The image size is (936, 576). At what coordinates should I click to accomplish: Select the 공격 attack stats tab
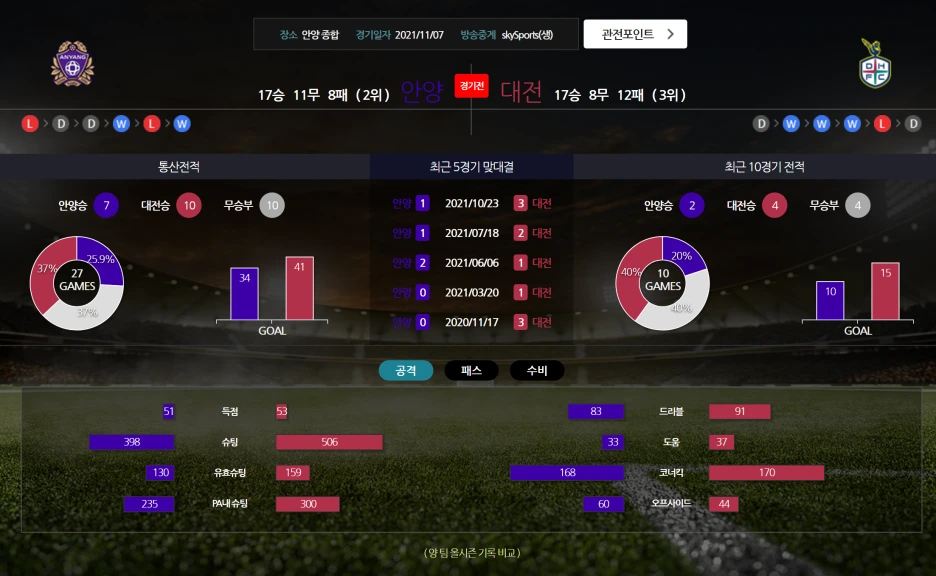[406, 371]
